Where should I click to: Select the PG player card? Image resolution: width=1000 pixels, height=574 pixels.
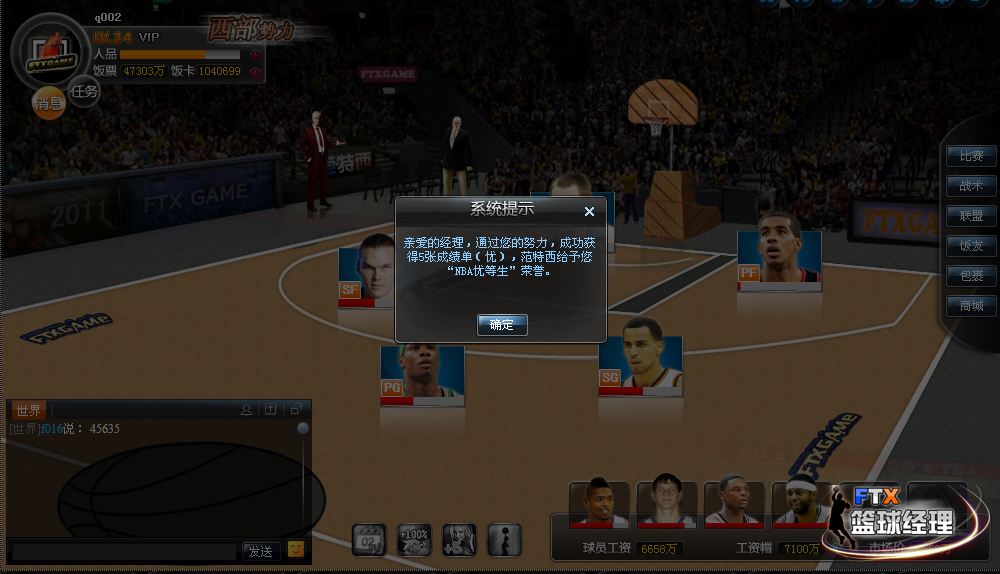click(x=422, y=373)
